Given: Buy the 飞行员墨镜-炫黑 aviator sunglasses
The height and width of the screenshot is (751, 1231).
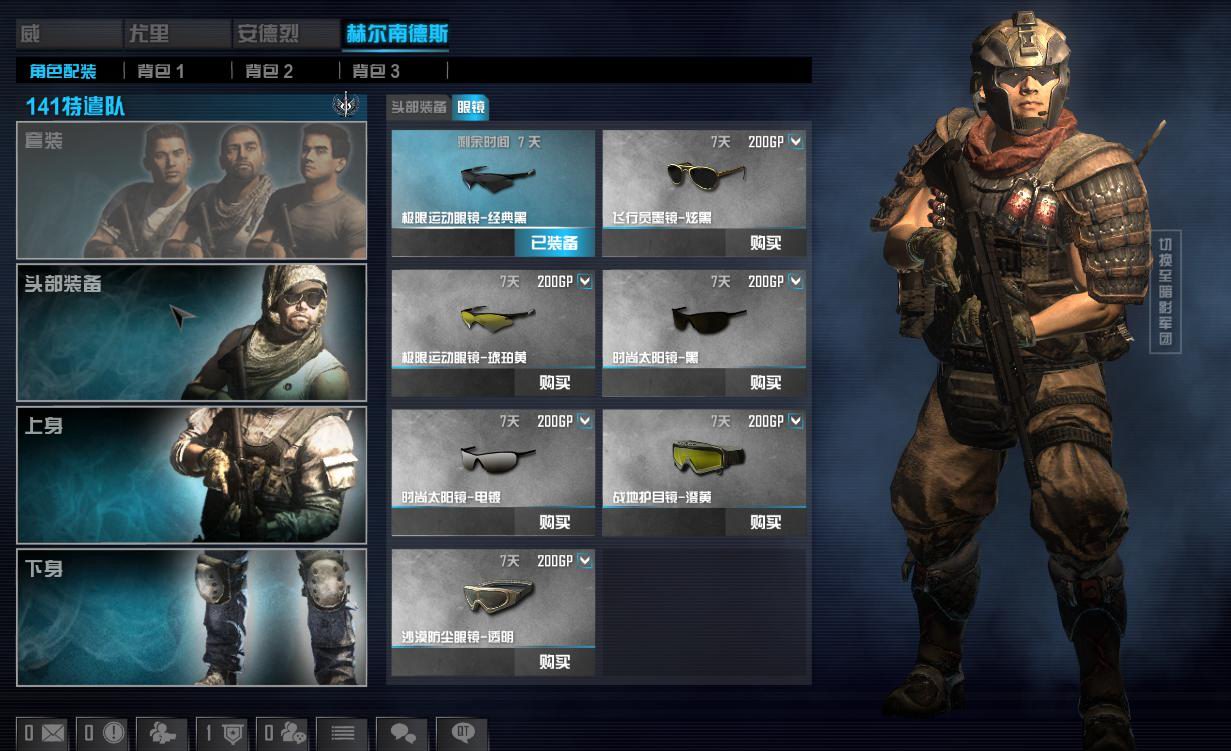Looking at the screenshot, I should (x=765, y=243).
